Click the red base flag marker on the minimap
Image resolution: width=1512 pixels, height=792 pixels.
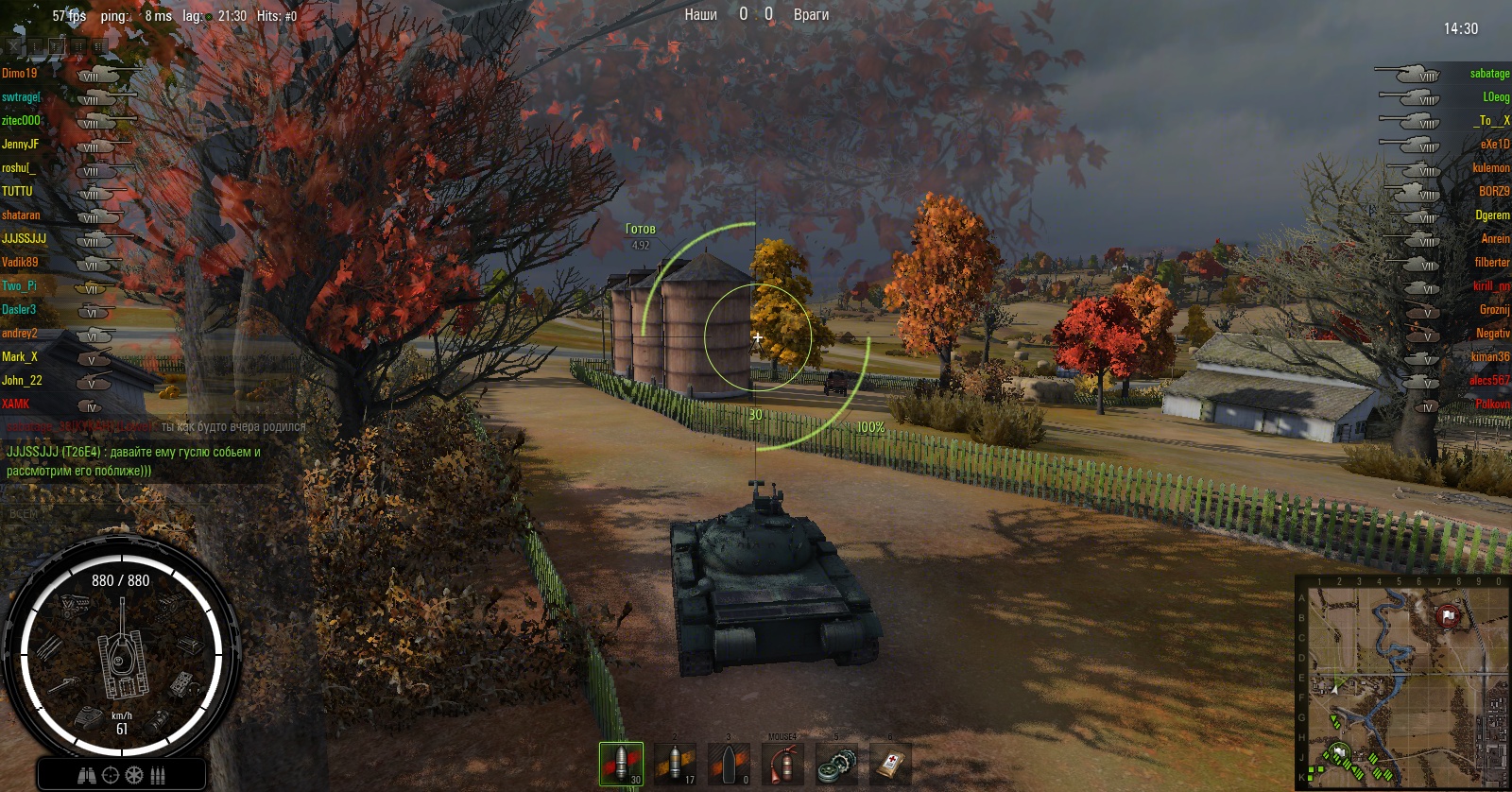(x=1448, y=616)
